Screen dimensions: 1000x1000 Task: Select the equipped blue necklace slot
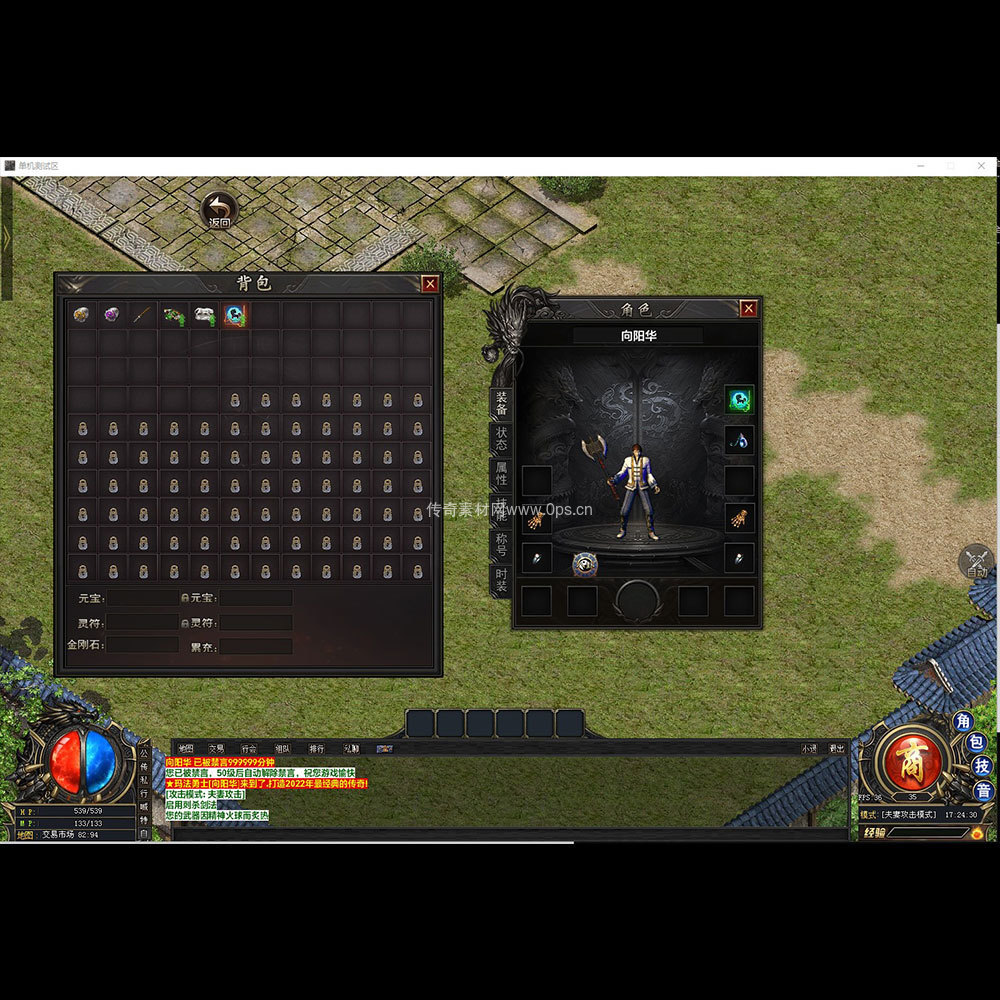[x=739, y=440]
